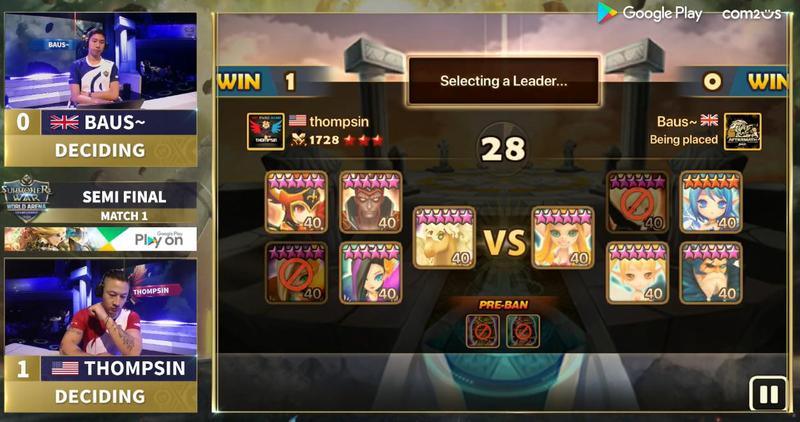
Task: Select thompsin's red-haired pirate monster
Action: (x=296, y=202)
